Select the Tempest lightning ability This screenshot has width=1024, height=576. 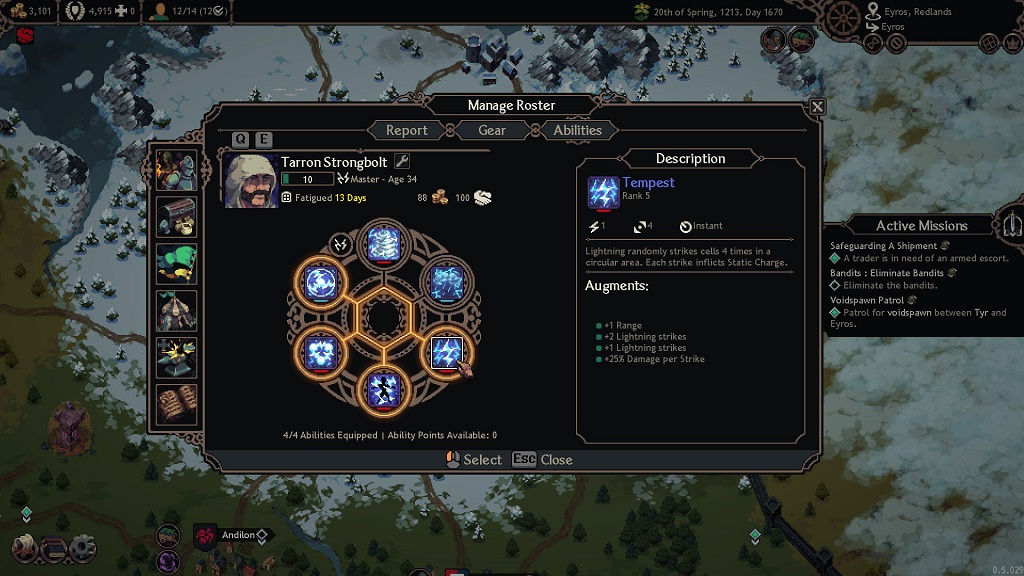click(x=445, y=352)
